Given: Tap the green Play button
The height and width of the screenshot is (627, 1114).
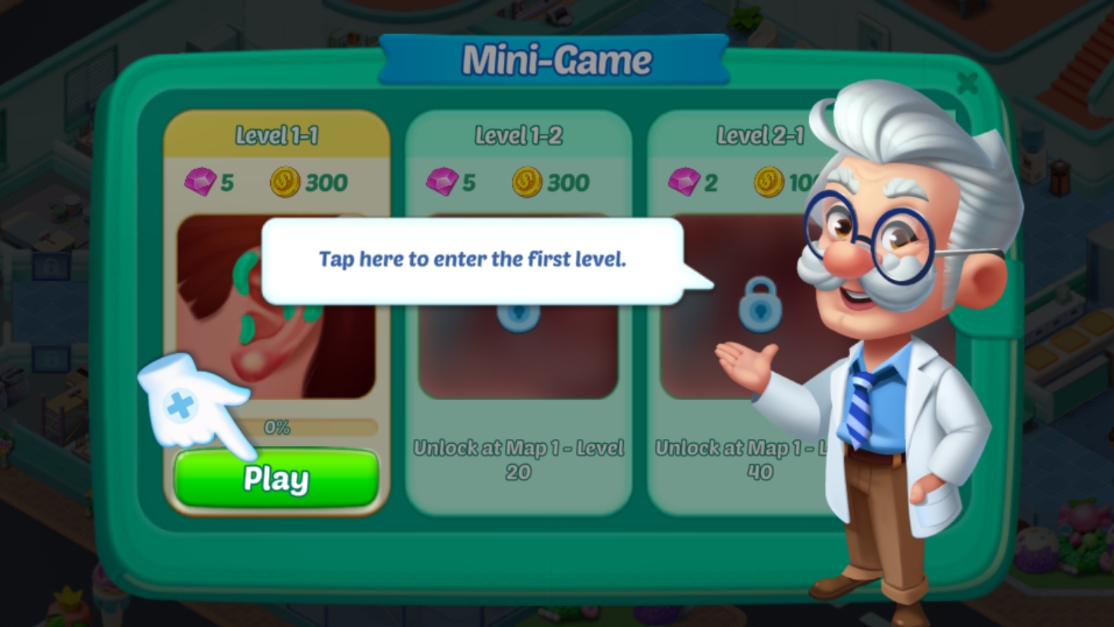Looking at the screenshot, I should pyautogui.click(x=276, y=479).
